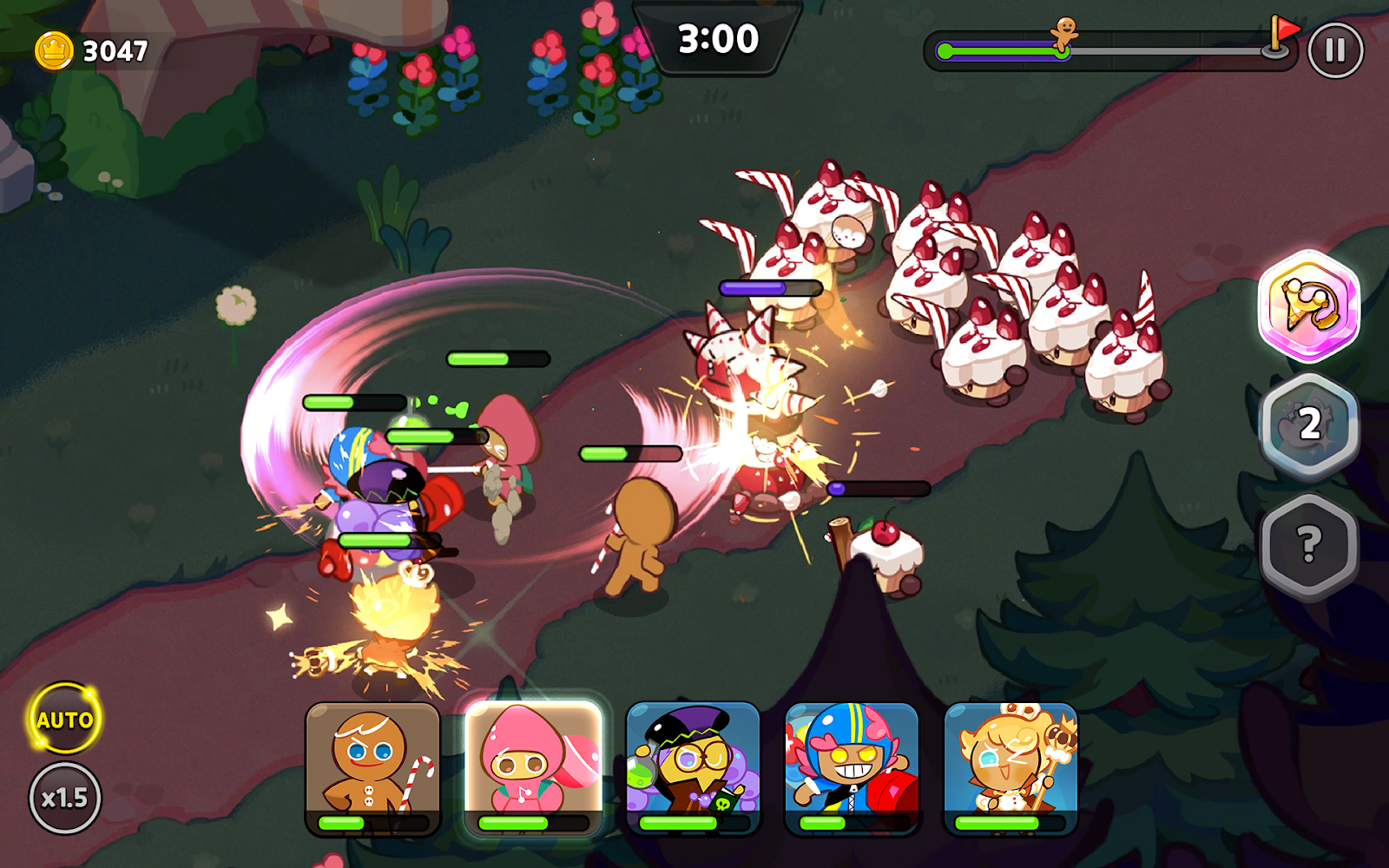
Task: Tap the red finish flag on progress bar
Action: pyautogui.click(x=1284, y=28)
